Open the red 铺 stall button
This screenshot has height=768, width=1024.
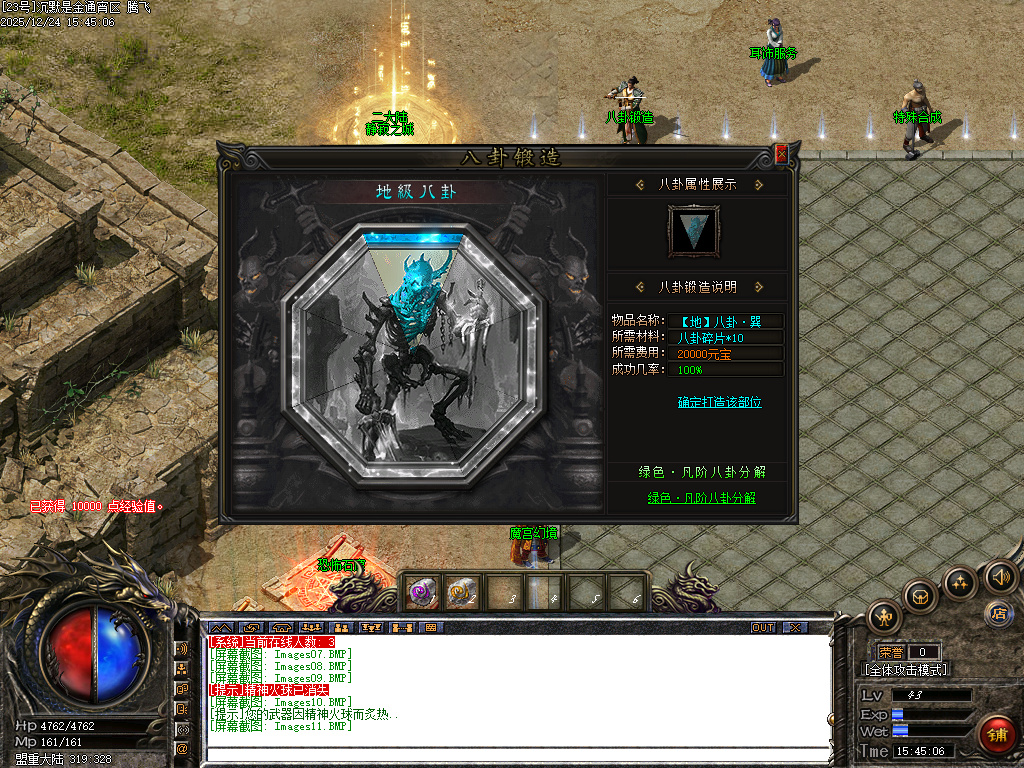tap(995, 733)
